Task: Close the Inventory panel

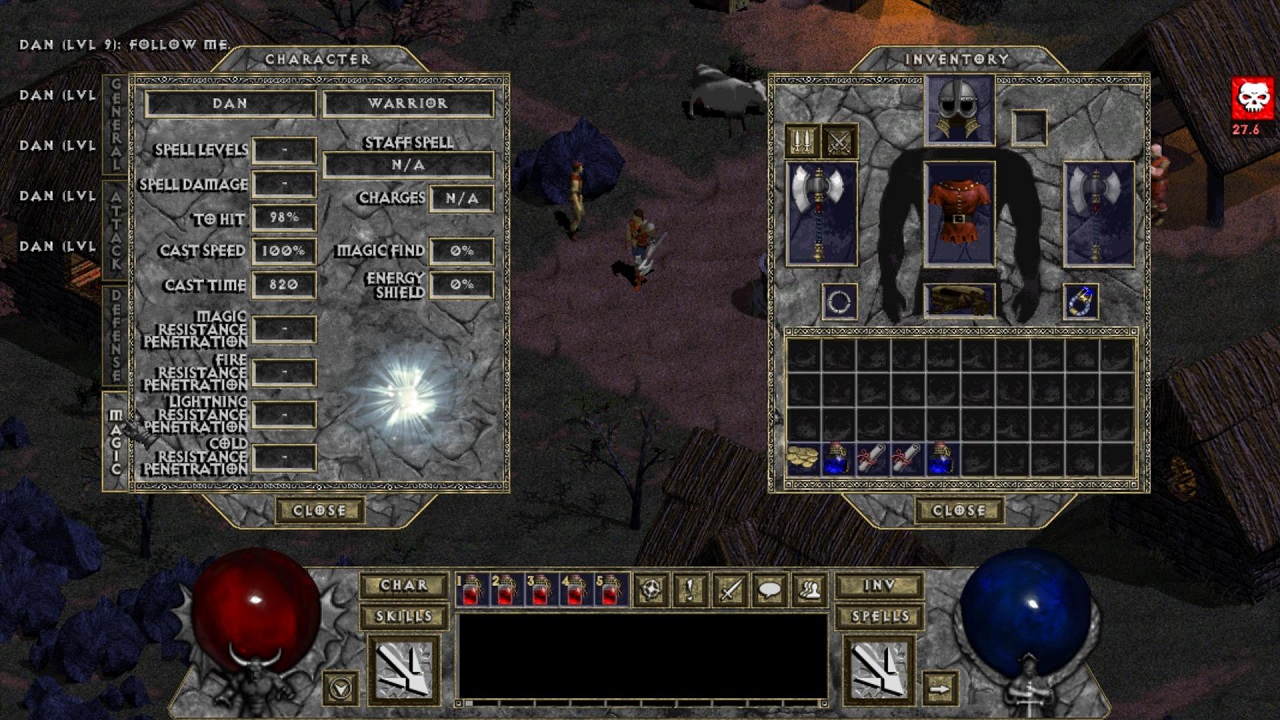Action: click(959, 510)
